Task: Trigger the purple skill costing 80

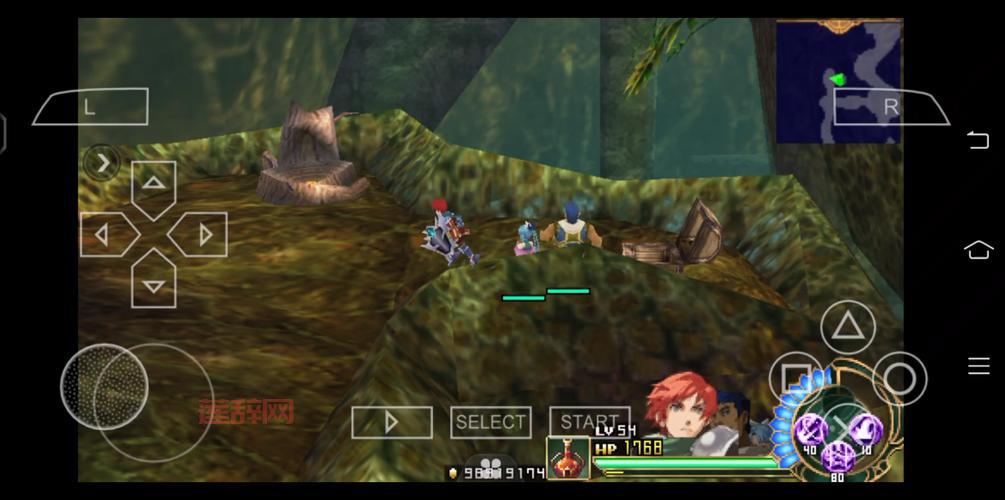Action: coord(837,458)
